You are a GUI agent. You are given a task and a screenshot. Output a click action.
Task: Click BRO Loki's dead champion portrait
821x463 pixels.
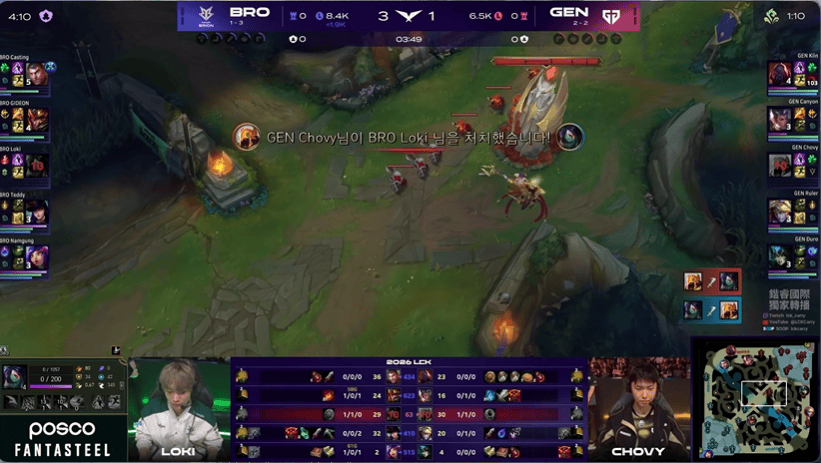(x=37, y=165)
